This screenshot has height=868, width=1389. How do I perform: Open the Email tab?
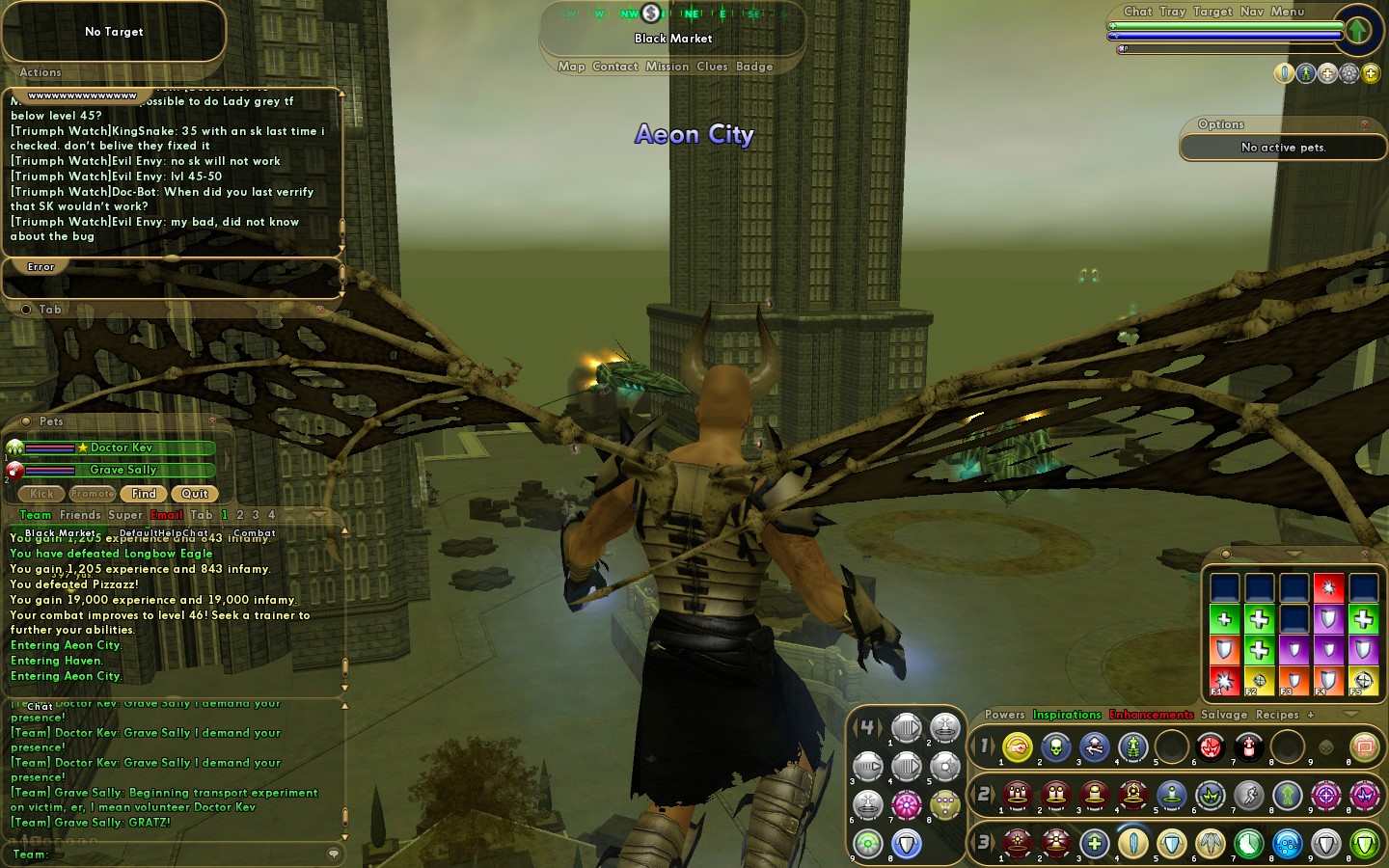(x=167, y=515)
